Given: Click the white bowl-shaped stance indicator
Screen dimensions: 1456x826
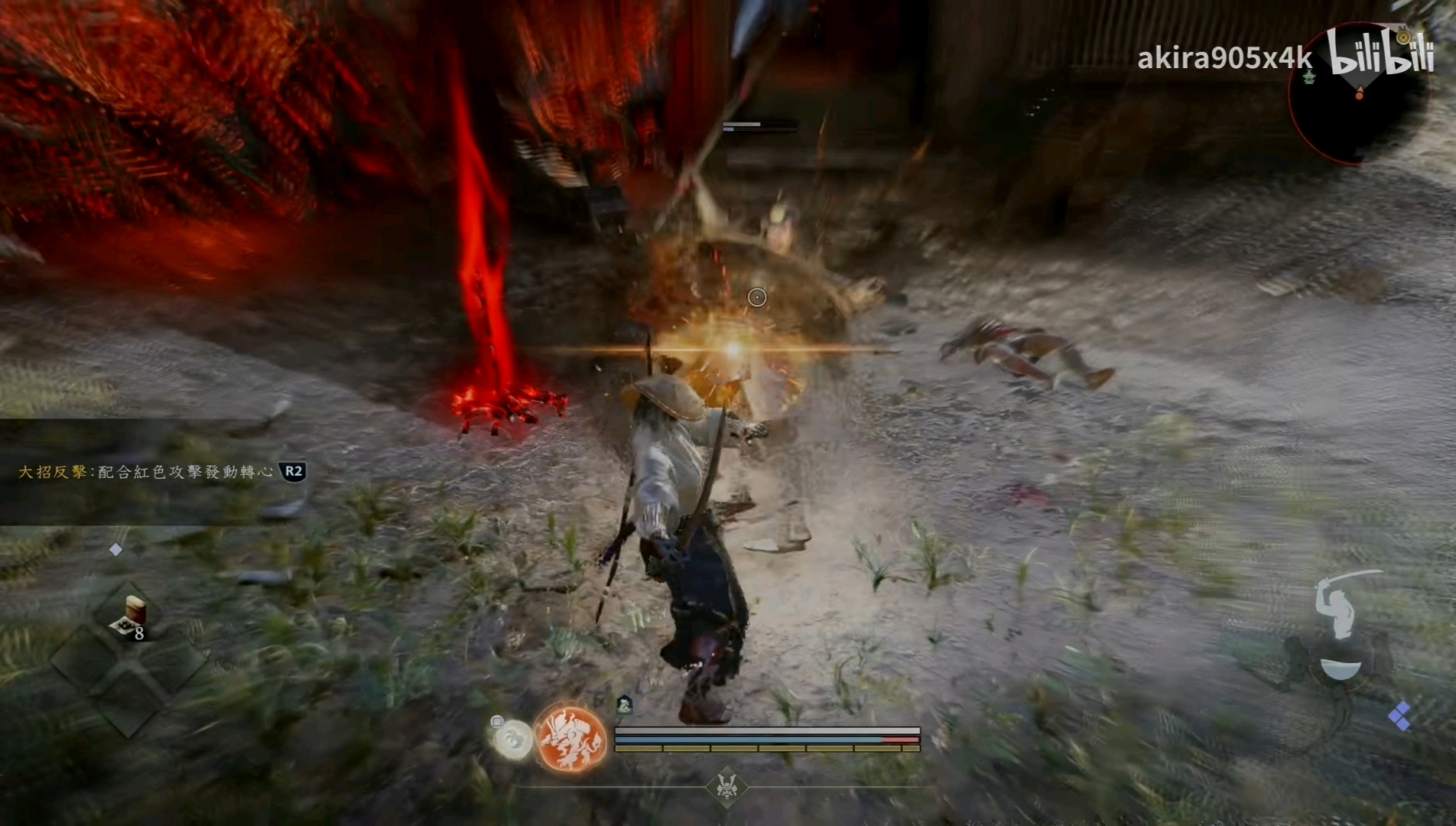Looking at the screenshot, I should (x=1341, y=669).
